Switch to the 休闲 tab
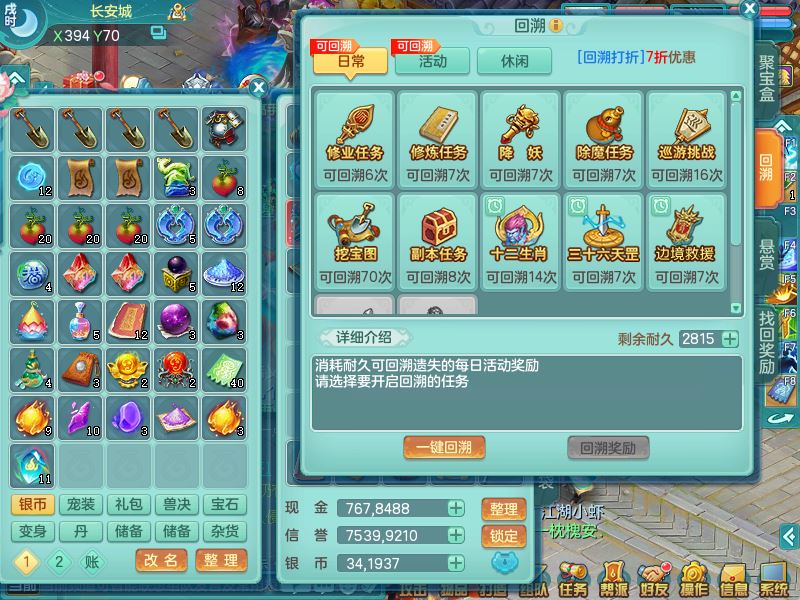Image resolution: width=800 pixels, height=600 pixels. pos(515,60)
